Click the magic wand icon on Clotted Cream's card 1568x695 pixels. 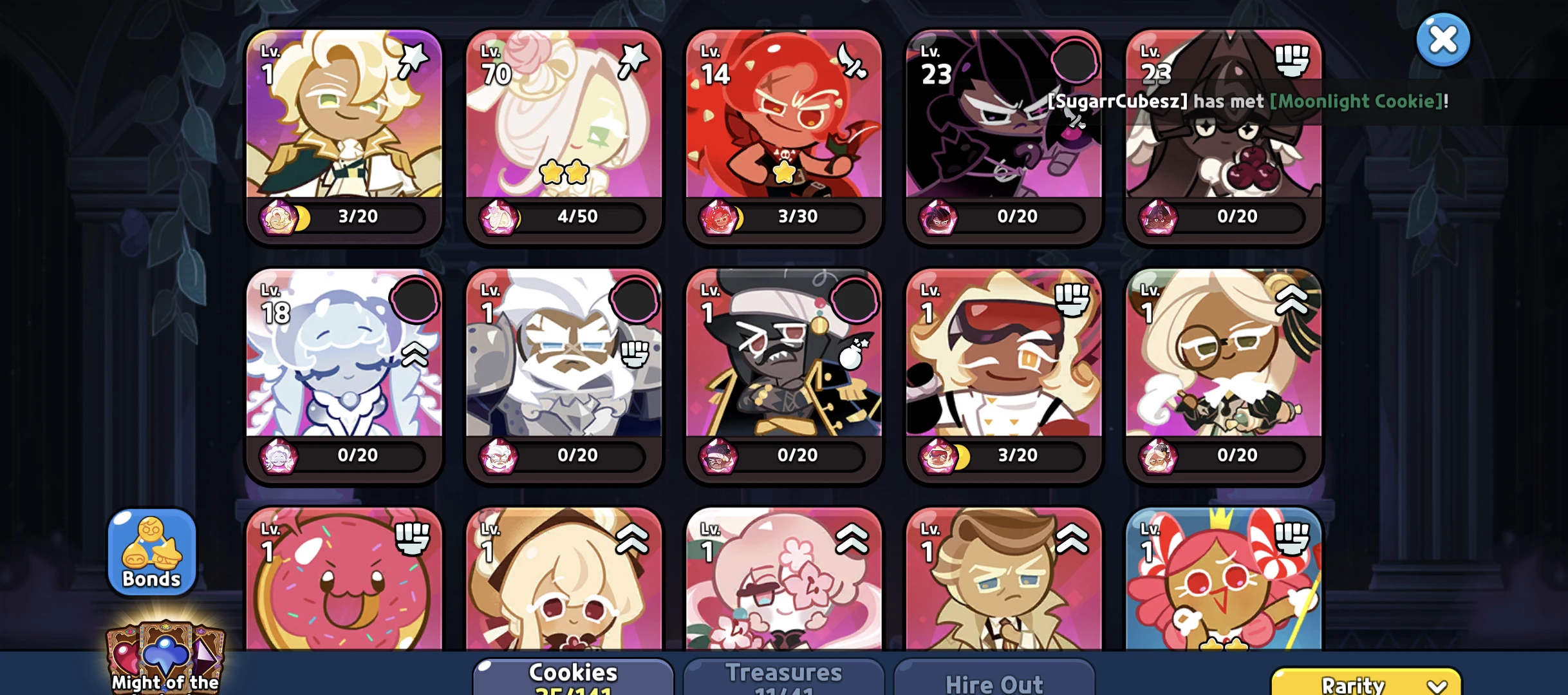pos(415,57)
